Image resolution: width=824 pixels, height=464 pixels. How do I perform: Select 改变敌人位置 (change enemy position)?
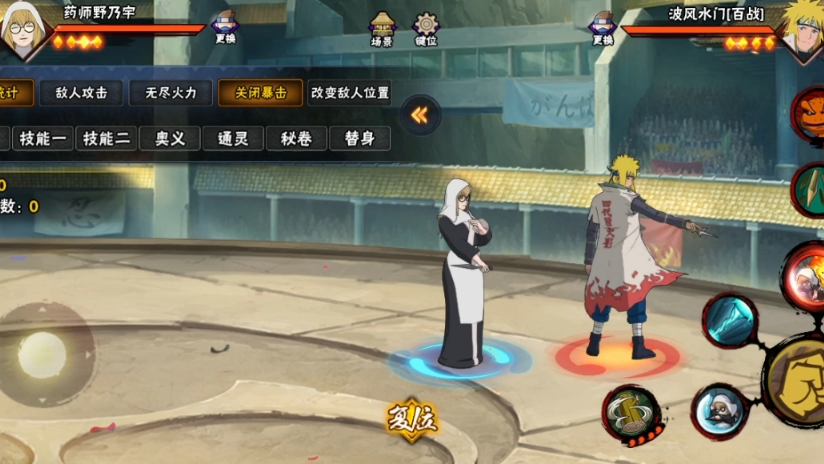(x=349, y=93)
